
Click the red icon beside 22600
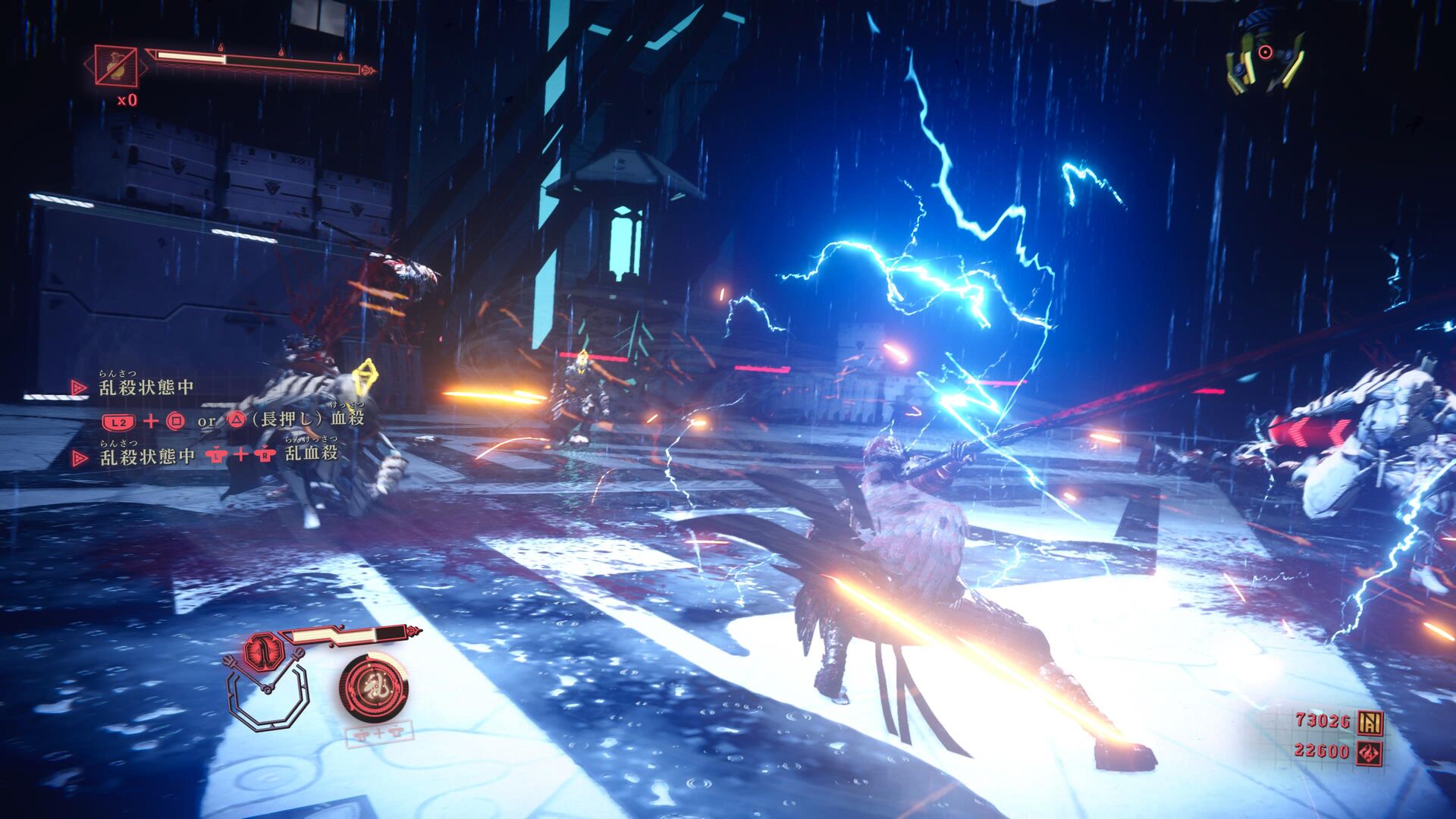click(x=1370, y=753)
